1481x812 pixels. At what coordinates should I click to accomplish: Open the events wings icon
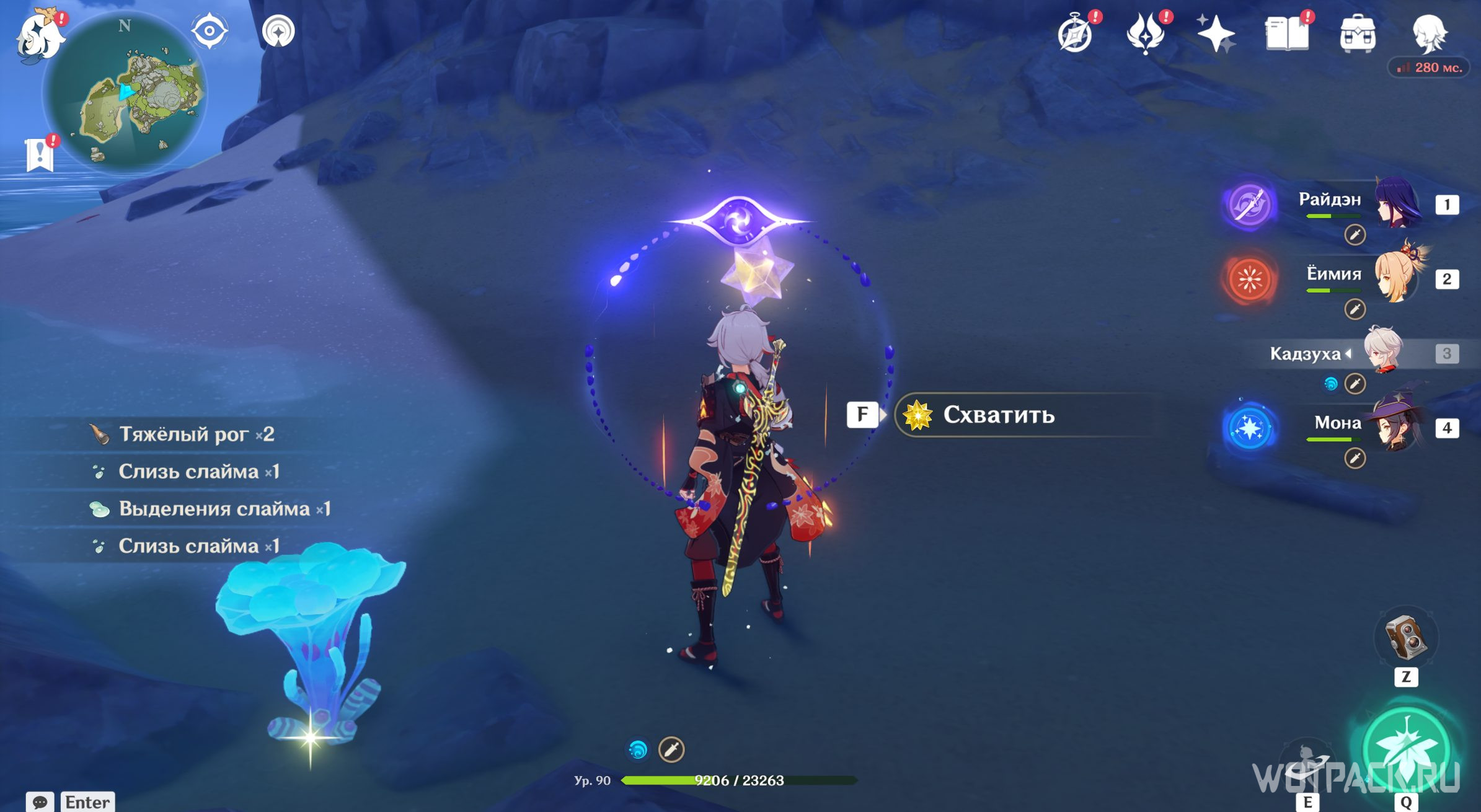coord(1146,33)
